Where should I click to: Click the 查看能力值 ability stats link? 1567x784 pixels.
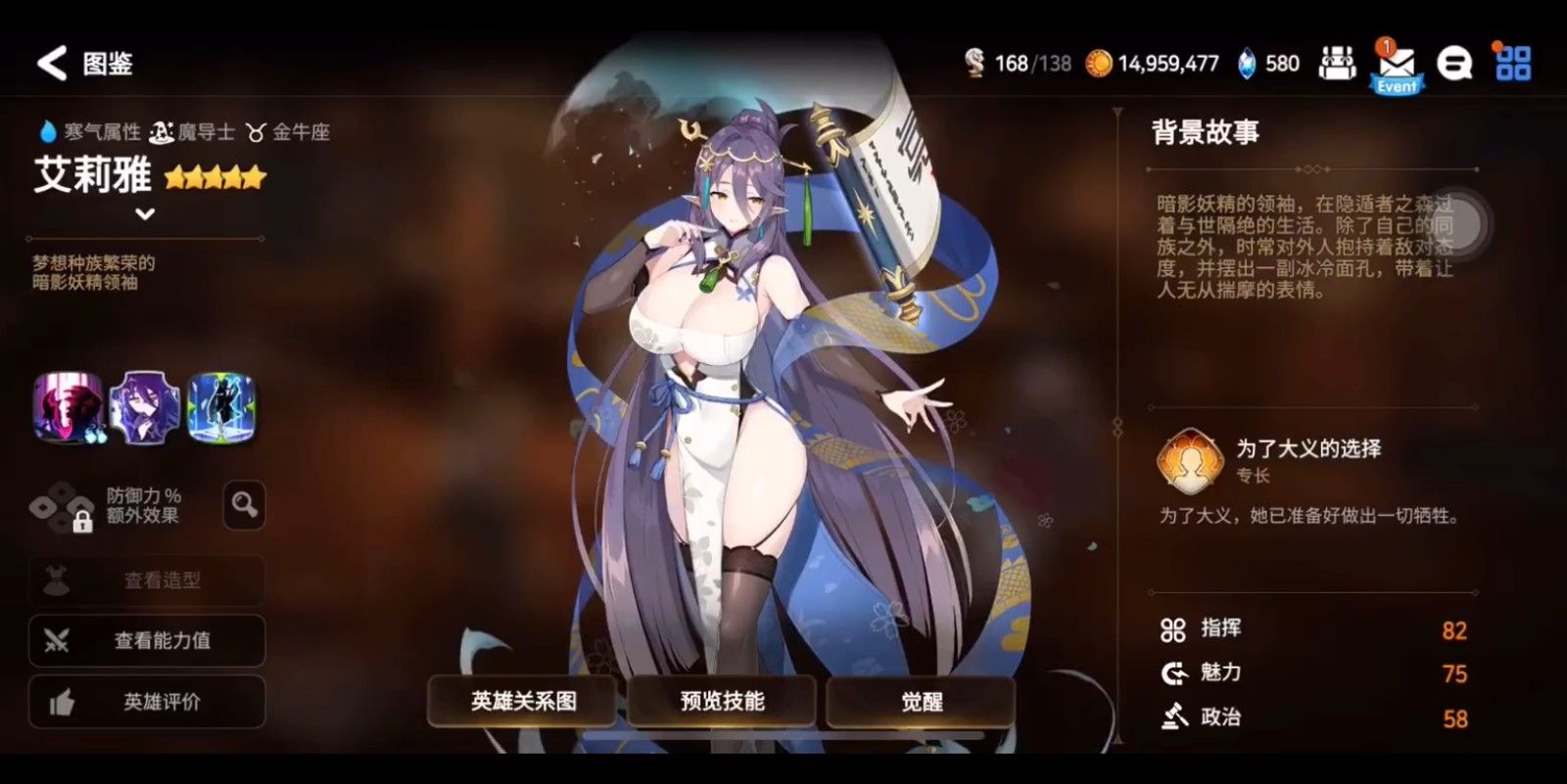click(x=147, y=641)
